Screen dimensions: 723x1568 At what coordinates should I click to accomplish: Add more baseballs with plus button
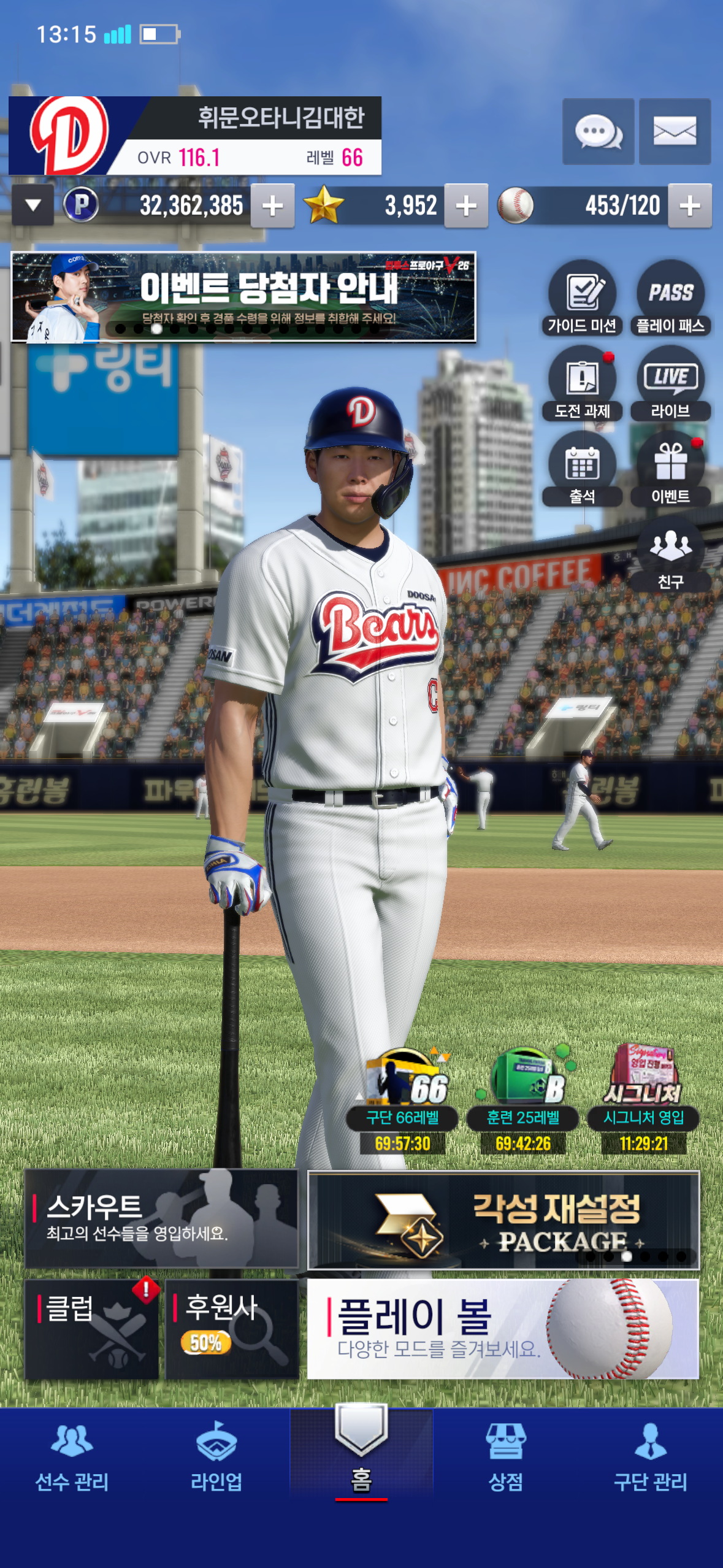point(690,206)
